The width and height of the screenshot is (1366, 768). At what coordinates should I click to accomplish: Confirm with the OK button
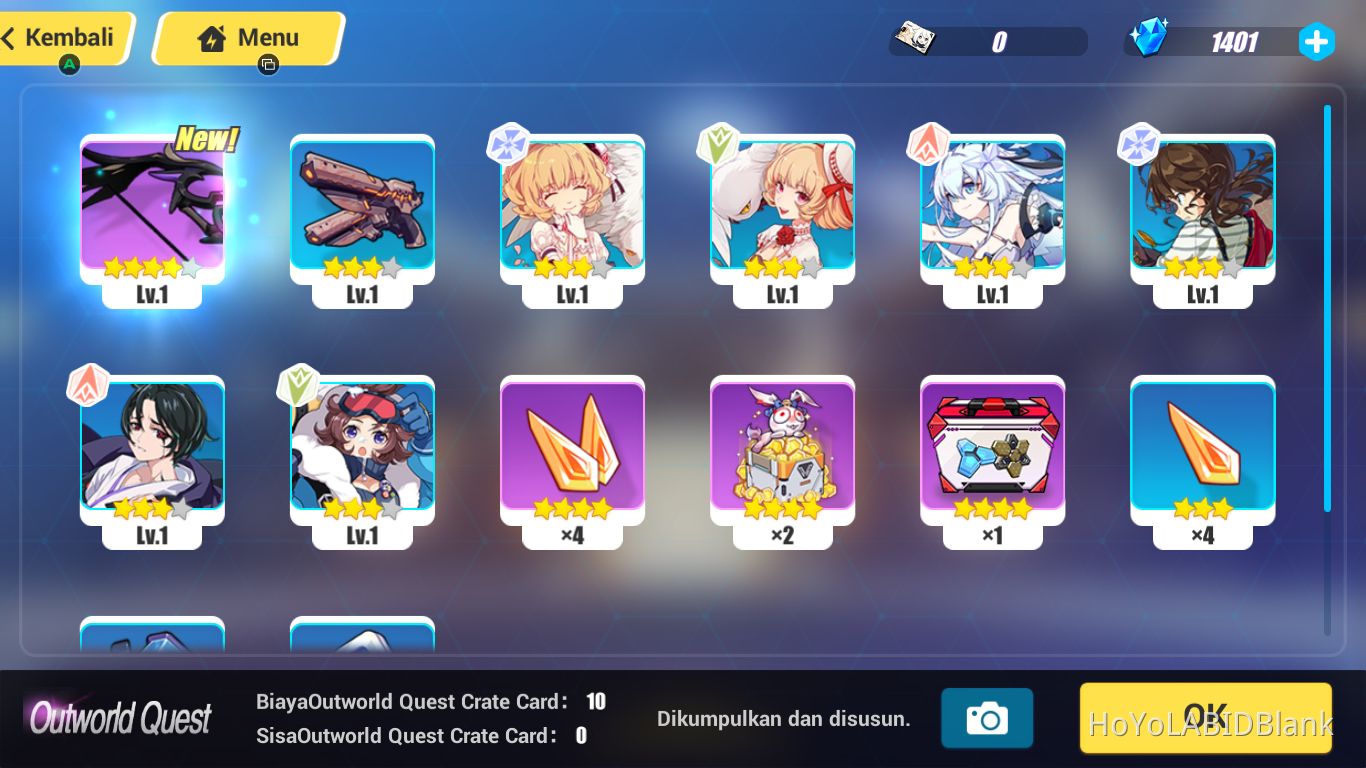tap(1204, 717)
